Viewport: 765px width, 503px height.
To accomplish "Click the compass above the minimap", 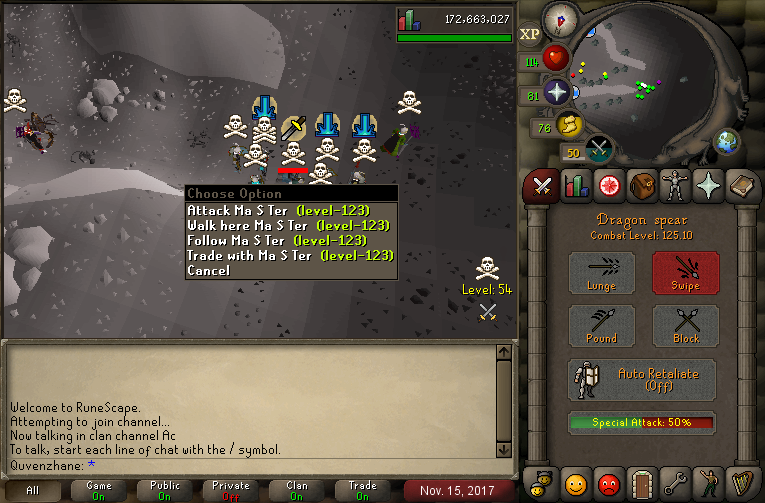I will point(560,19).
